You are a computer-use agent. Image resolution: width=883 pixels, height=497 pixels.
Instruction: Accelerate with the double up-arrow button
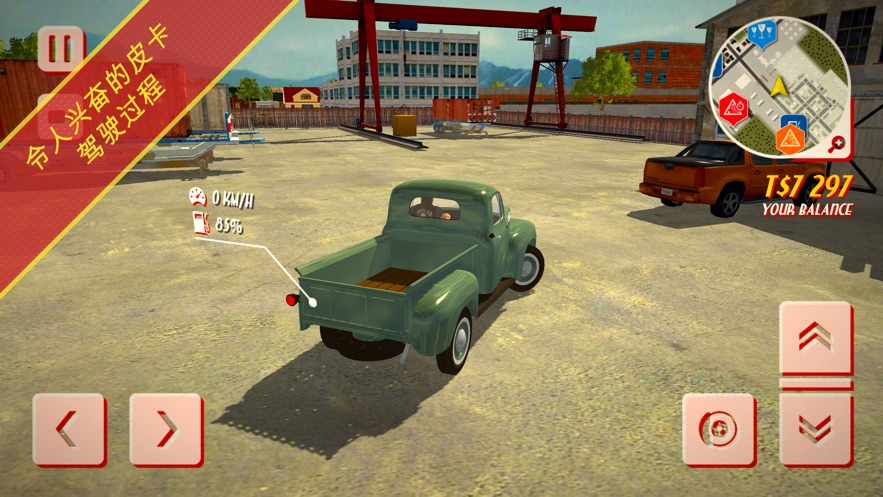pos(816,339)
